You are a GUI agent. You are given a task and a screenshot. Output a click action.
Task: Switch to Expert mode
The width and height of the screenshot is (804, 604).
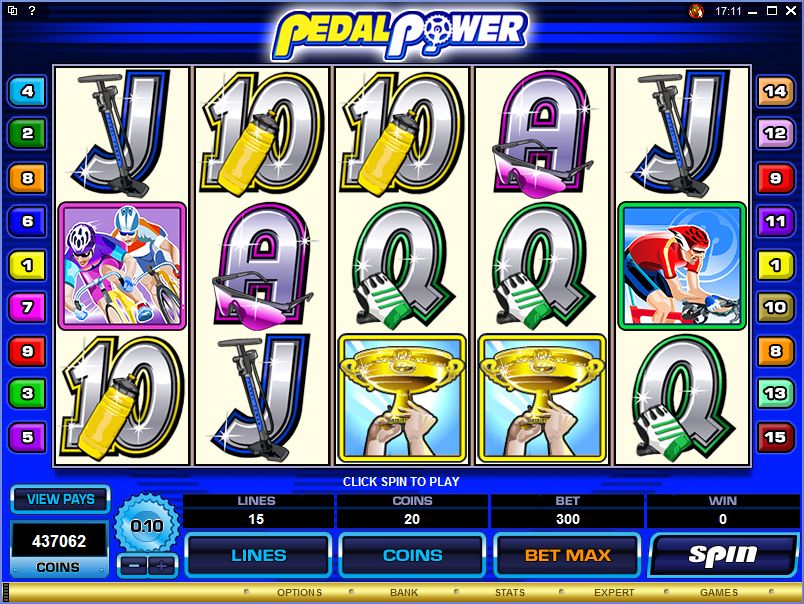(614, 593)
